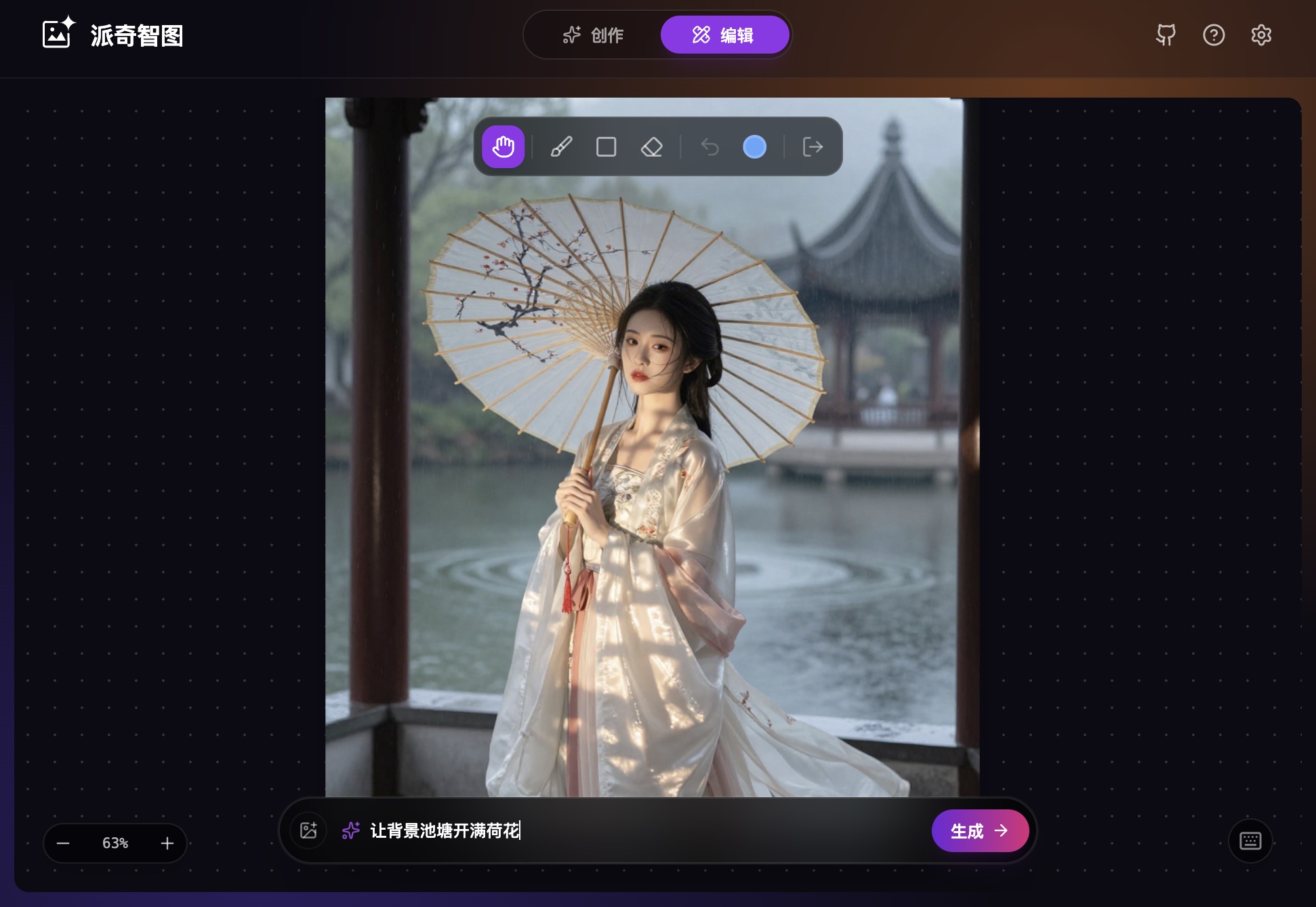Click the sparkle icon beside the prompt text
1316x907 pixels.
(x=350, y=830)
